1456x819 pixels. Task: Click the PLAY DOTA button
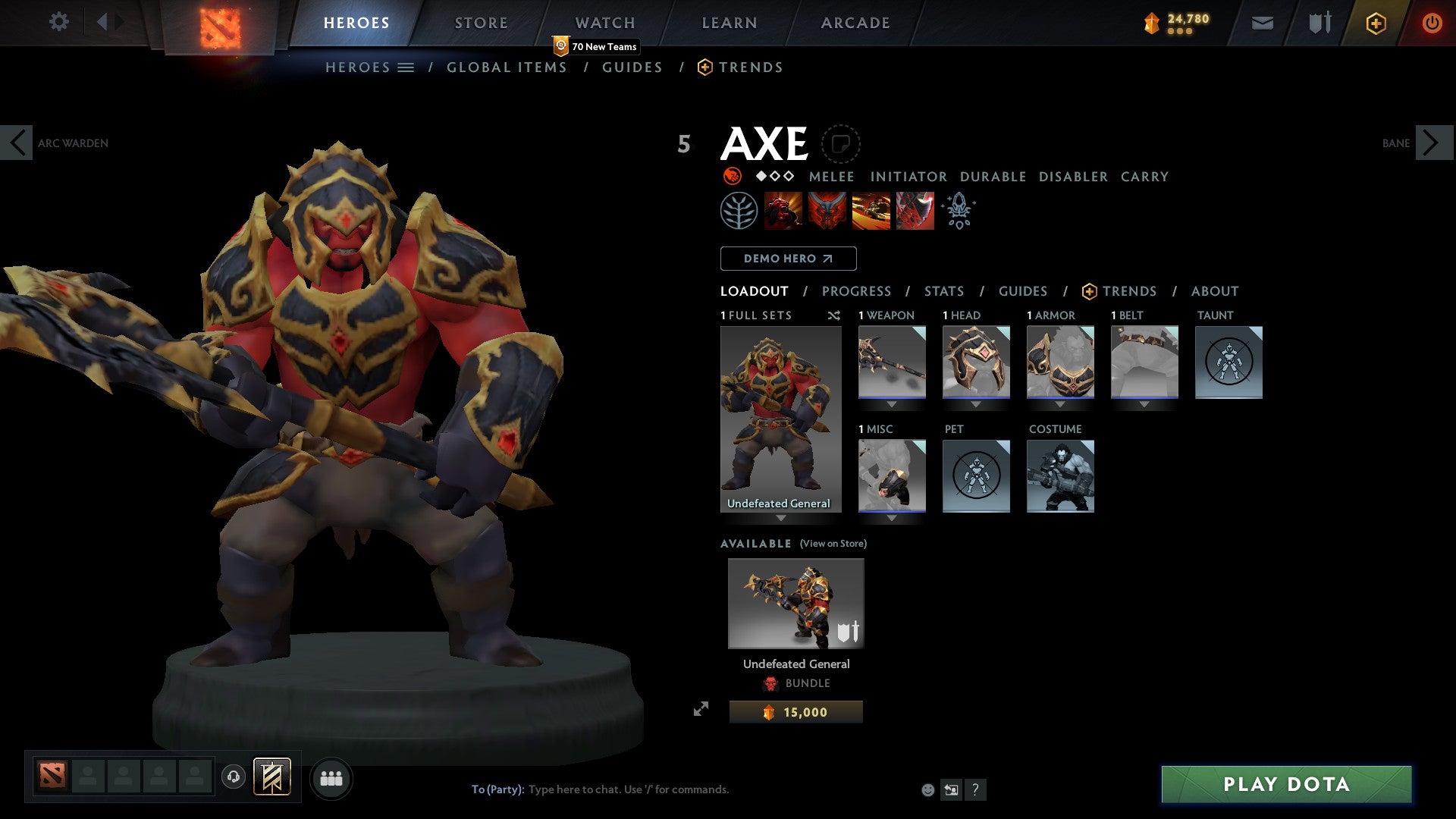click(1283, 785)
